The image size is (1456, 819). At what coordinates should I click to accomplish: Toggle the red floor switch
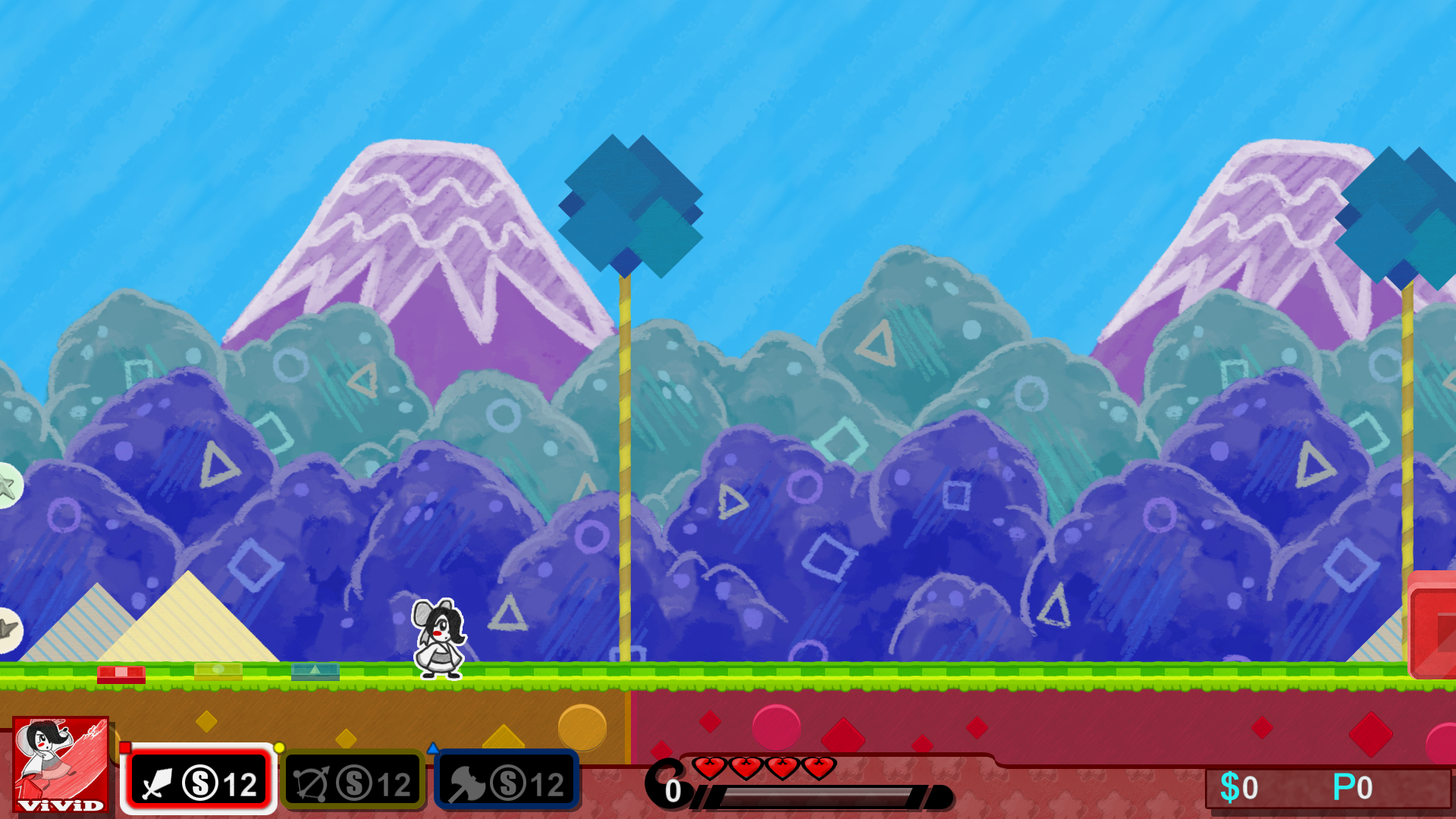tap(120, 672)
